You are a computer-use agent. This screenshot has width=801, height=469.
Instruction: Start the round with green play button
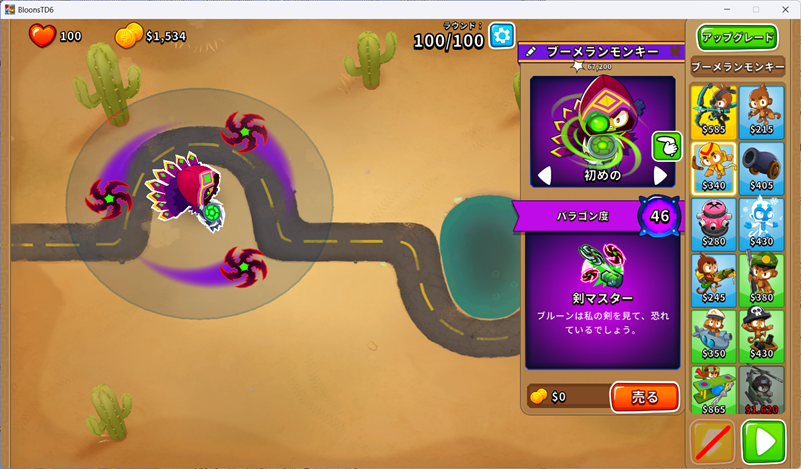764,441
